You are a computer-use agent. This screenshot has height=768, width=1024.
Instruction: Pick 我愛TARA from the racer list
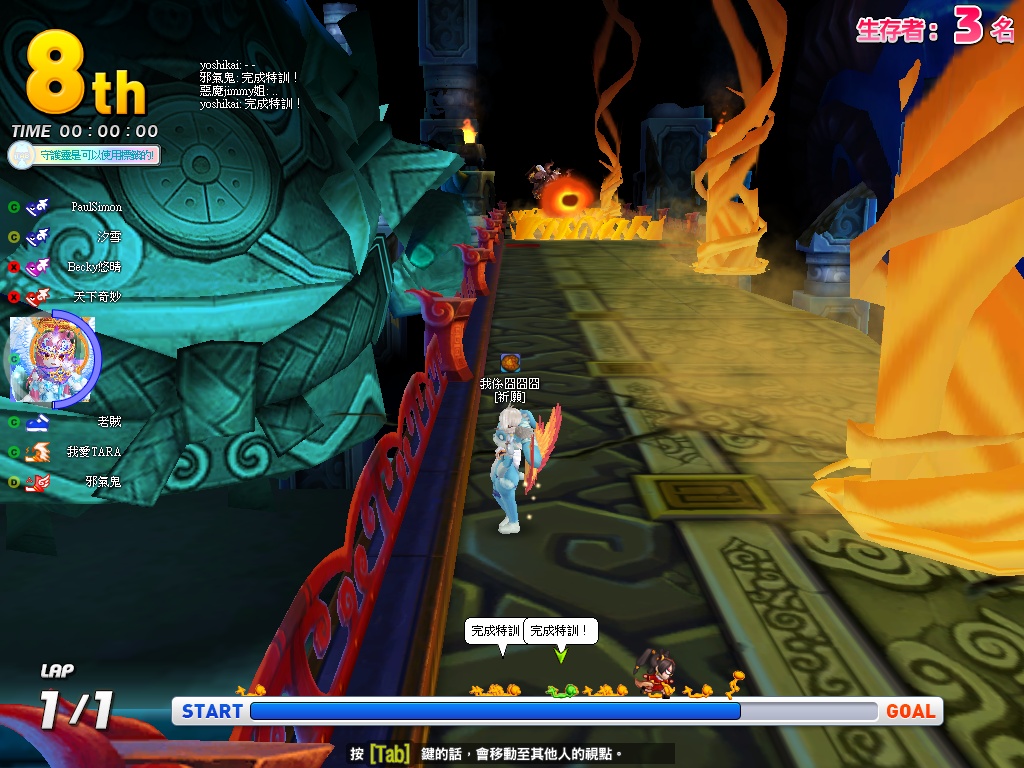pyautogui.click(x=93, y=452)
